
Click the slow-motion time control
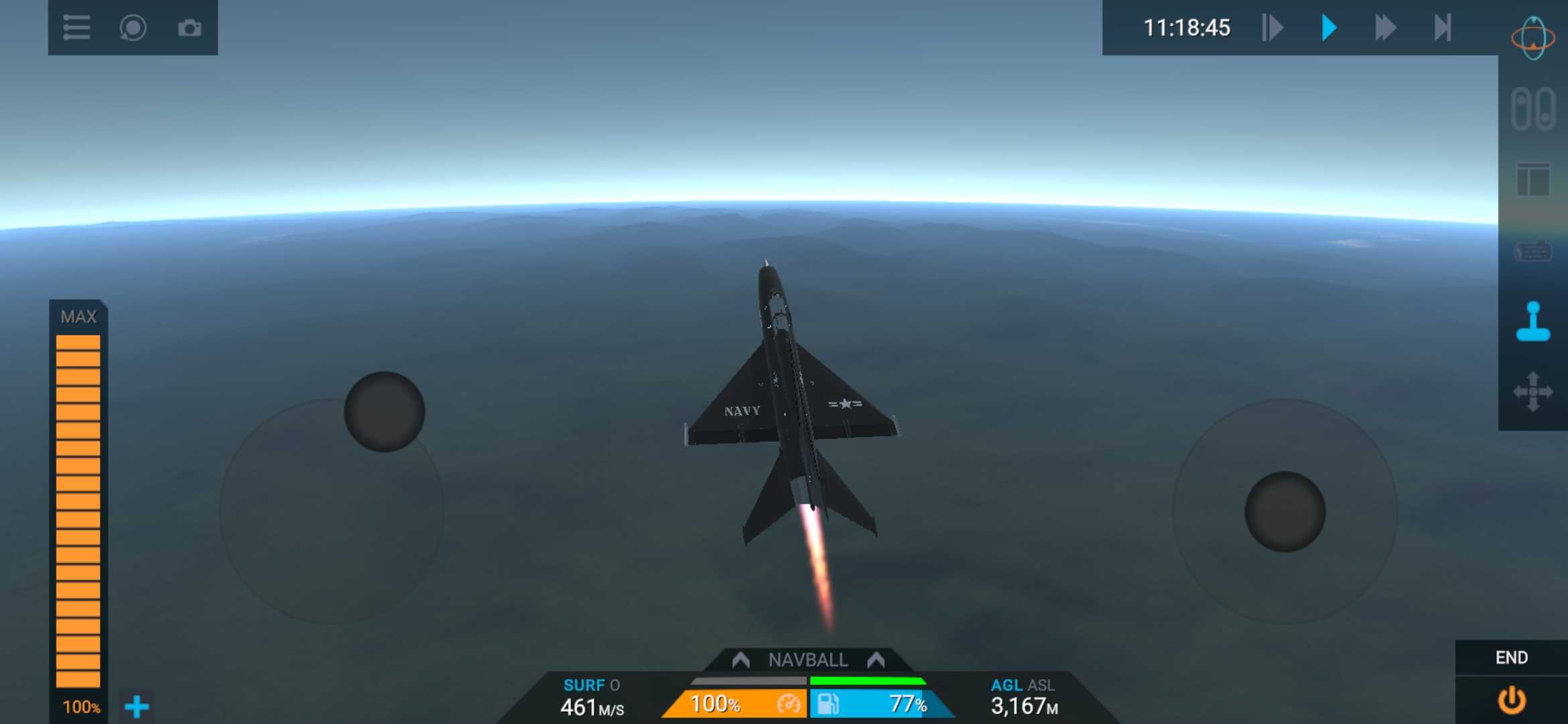(1272, 28)
